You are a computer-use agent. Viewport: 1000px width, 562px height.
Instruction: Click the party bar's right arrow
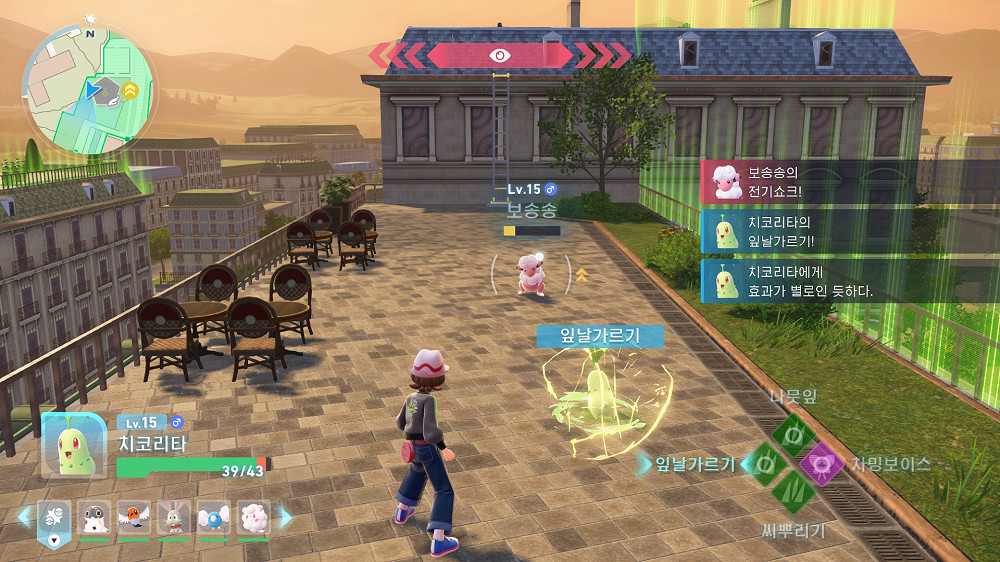pos(285,517)
